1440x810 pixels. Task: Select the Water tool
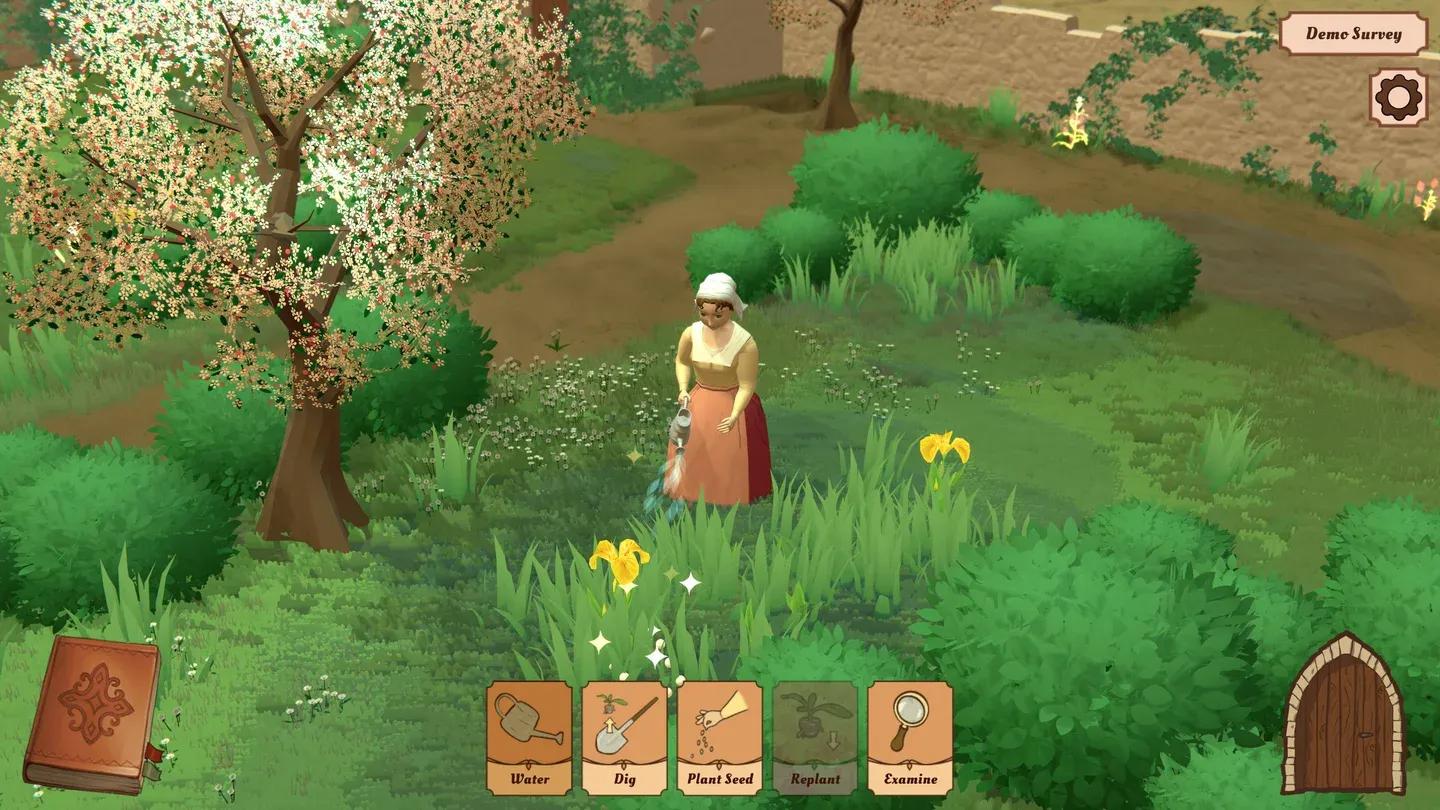pyautogui.click(x=529, y=738)
